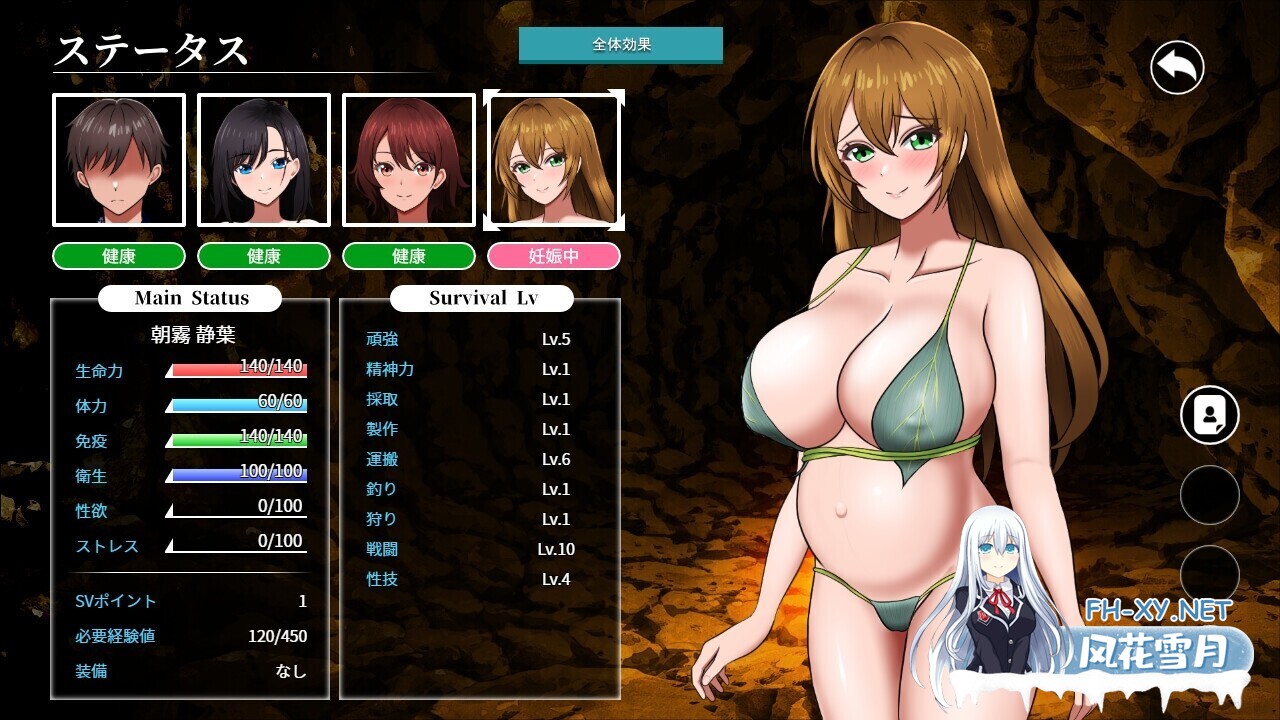Toggle the first character's 健康 status badge
This screenshot has height=720, width=1280.
[x=117, y=256]
